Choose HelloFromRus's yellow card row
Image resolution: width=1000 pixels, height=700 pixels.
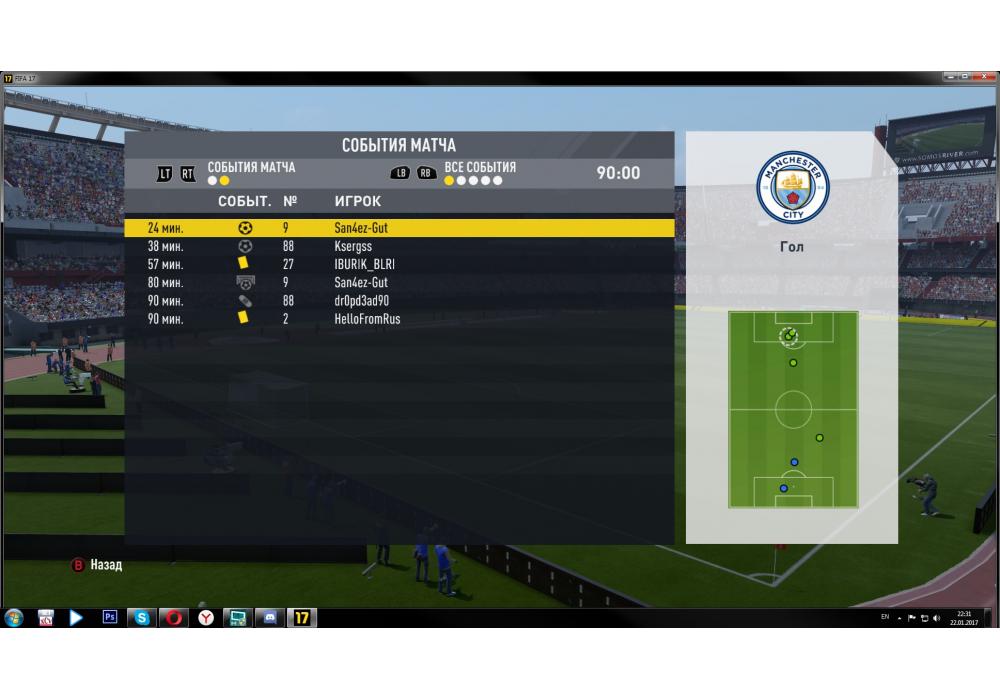click(398, 319)
